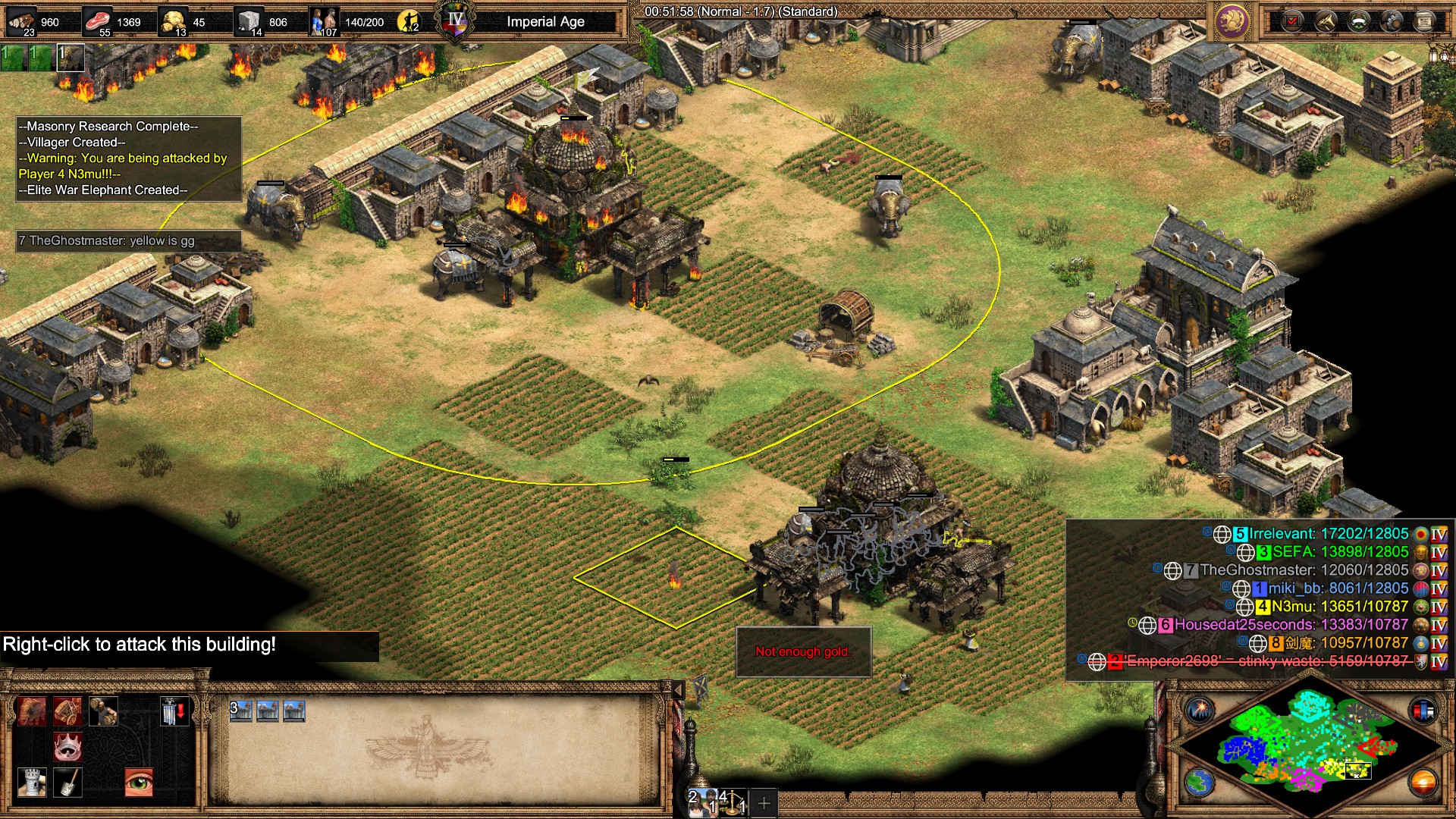This screenshot has height=819, width=1456.
Task: Click the white tower research icon
Action: [32, 783]
